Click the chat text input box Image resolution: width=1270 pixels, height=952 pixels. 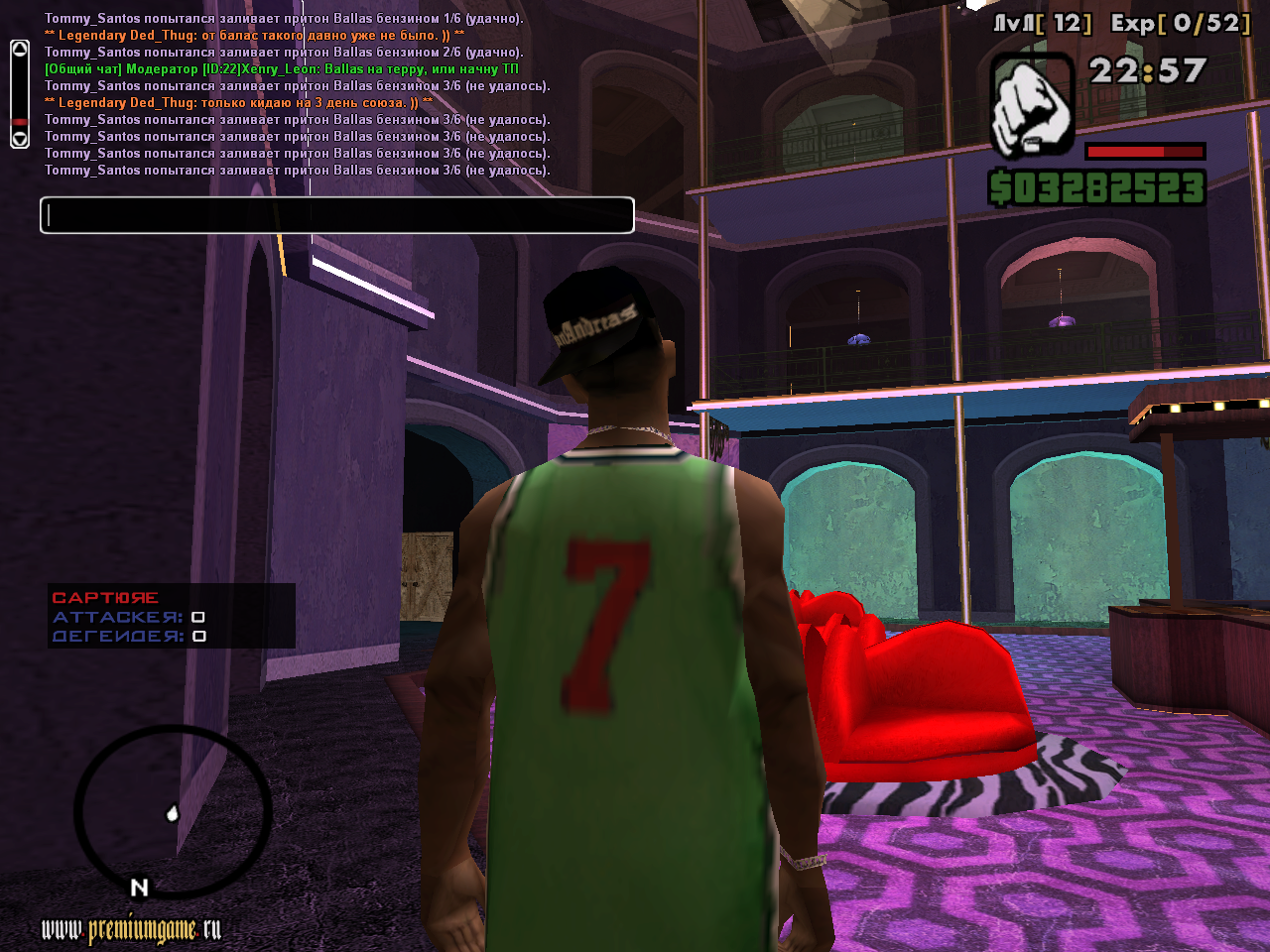337,215
